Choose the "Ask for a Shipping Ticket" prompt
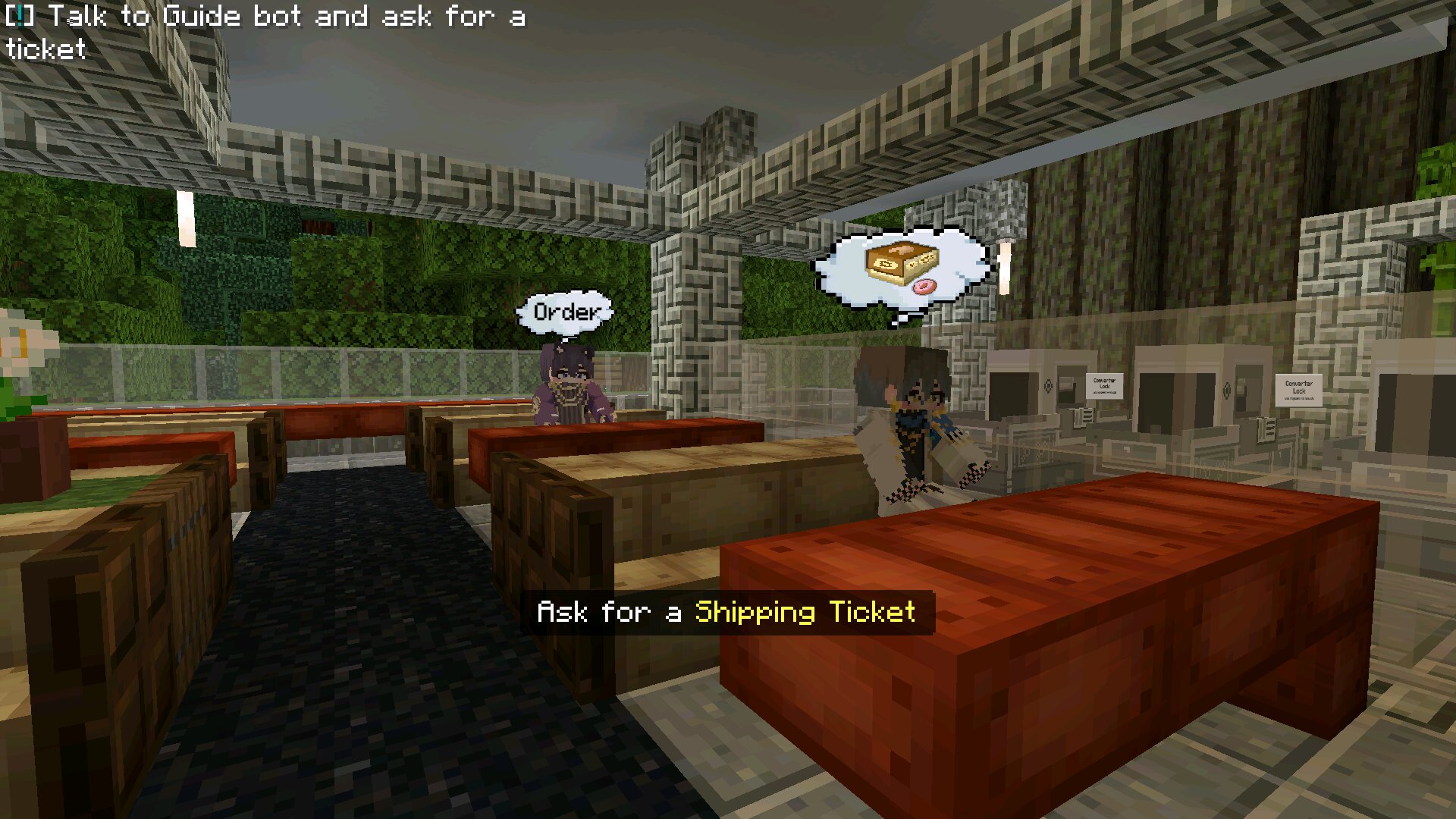Image resolution: width=1456 pixels, height=819 pixels. pyautogui.click(x=726, y=612)
